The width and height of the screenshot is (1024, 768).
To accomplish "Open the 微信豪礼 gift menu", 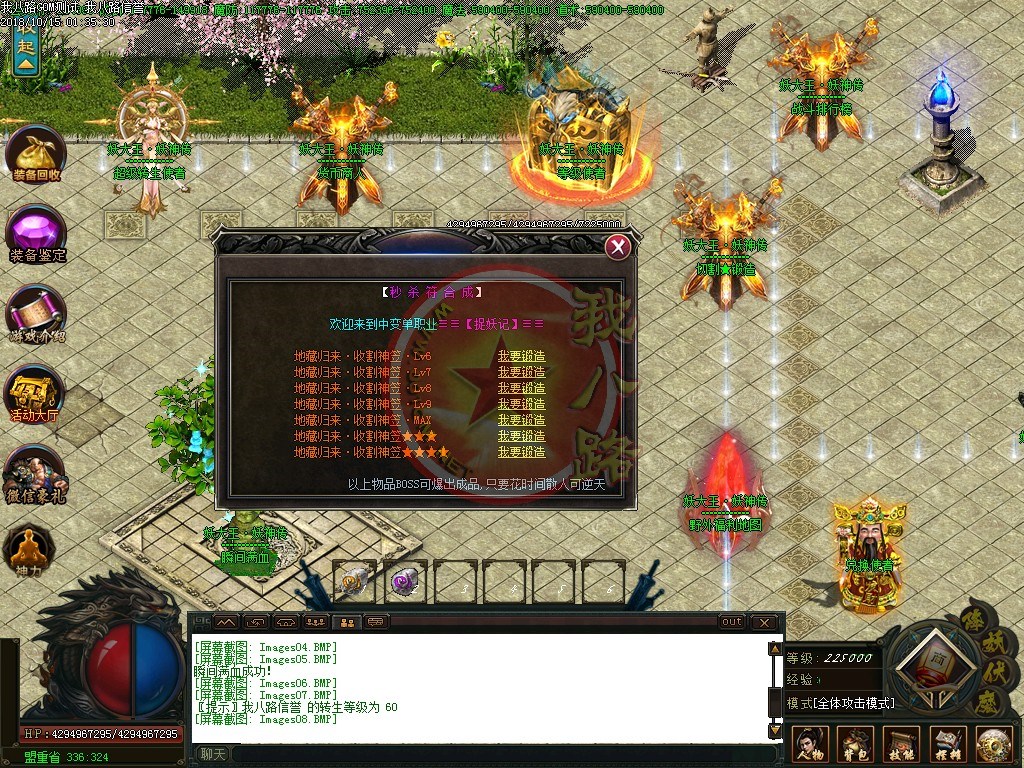I will tap(36, 475).
